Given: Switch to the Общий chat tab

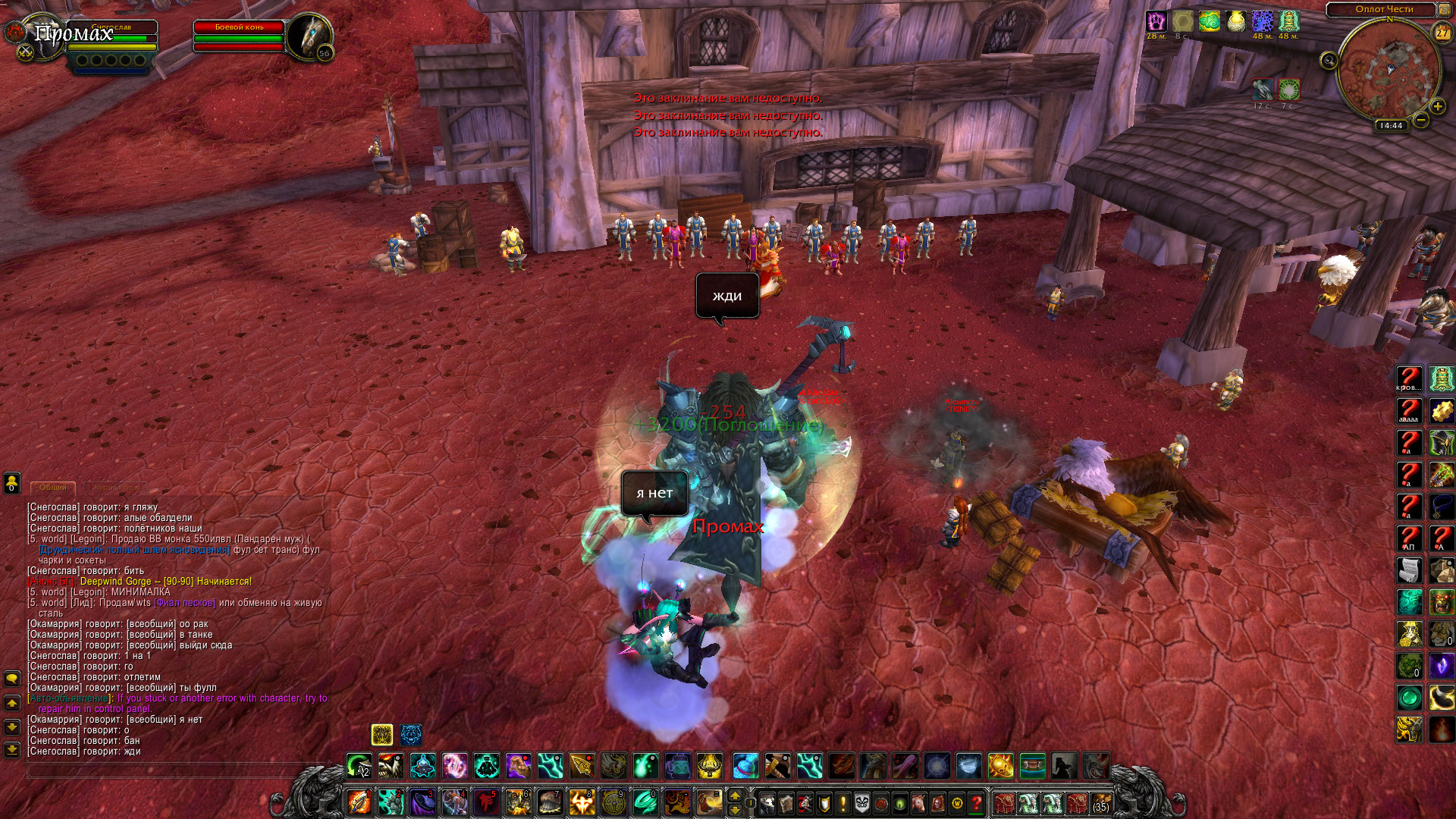Looking at the screenshot, I should pos(53,488).
